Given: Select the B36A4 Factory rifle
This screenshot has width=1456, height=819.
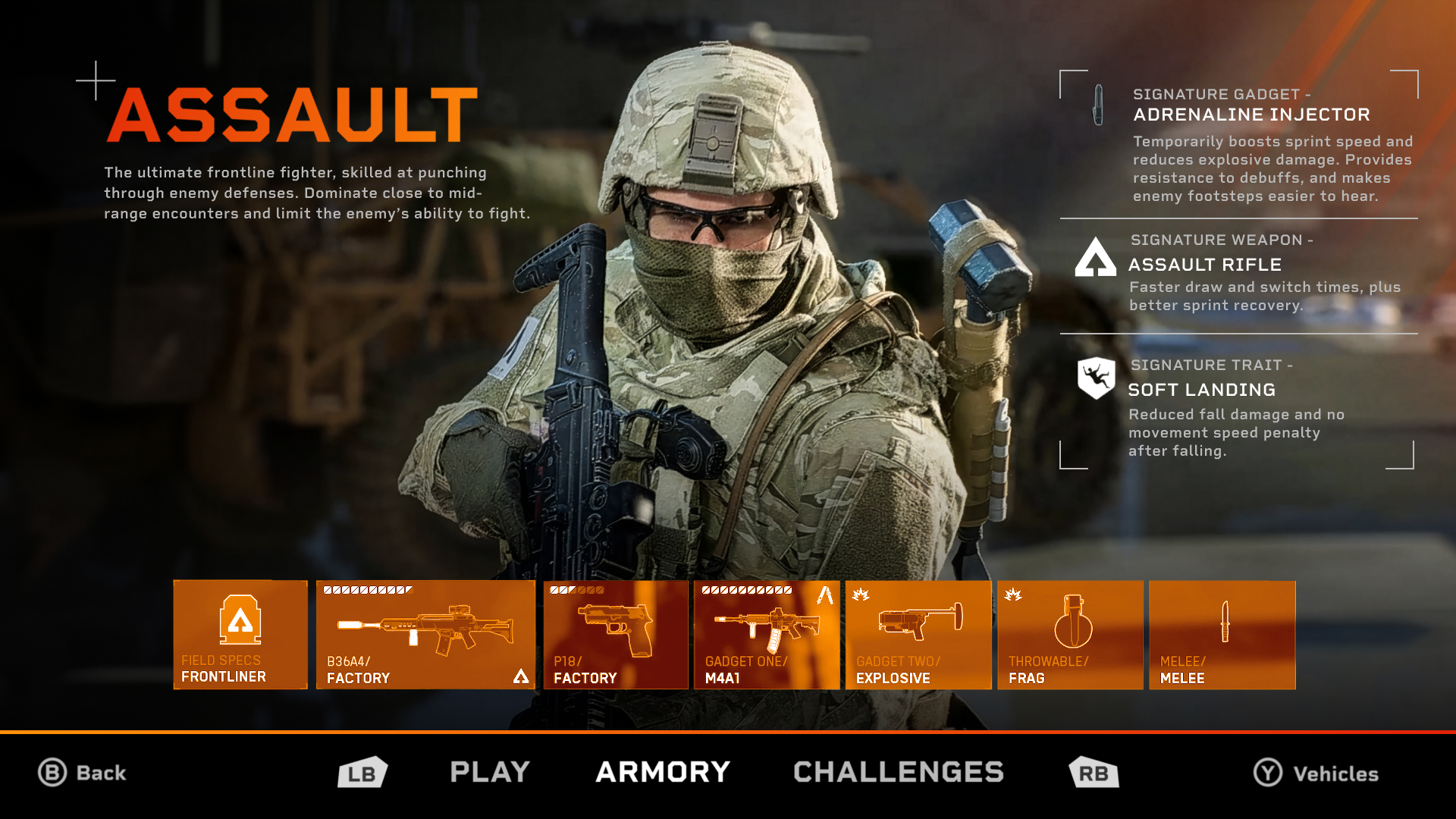Looking at the screenshot, I should (x=425, y=635).
